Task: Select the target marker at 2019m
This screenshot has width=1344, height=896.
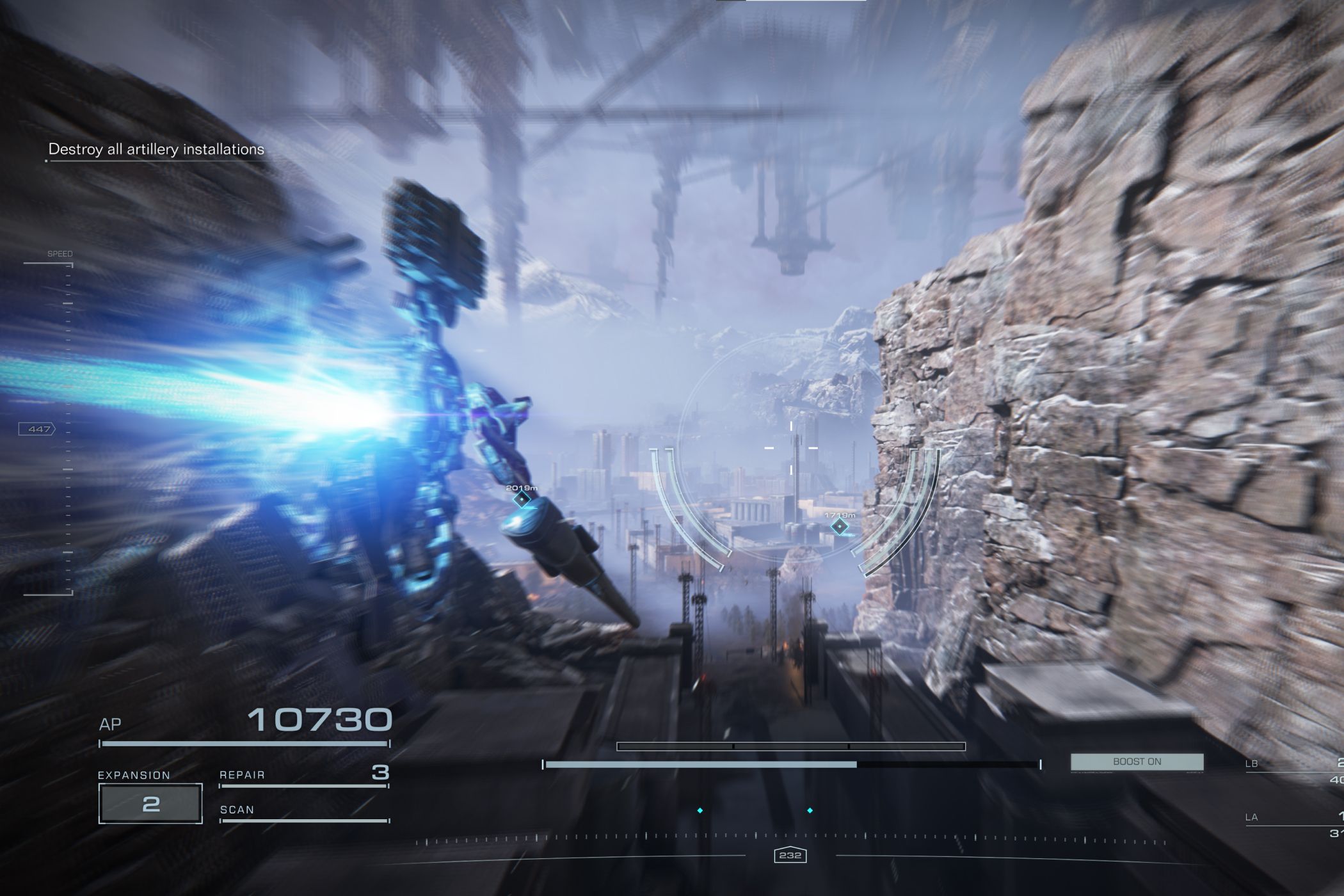Action: pos(522,499)
